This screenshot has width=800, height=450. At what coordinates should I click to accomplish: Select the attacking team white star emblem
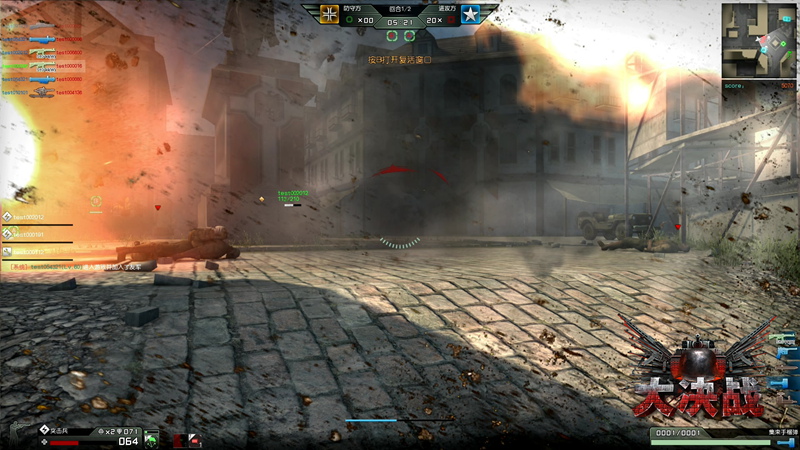470,13
